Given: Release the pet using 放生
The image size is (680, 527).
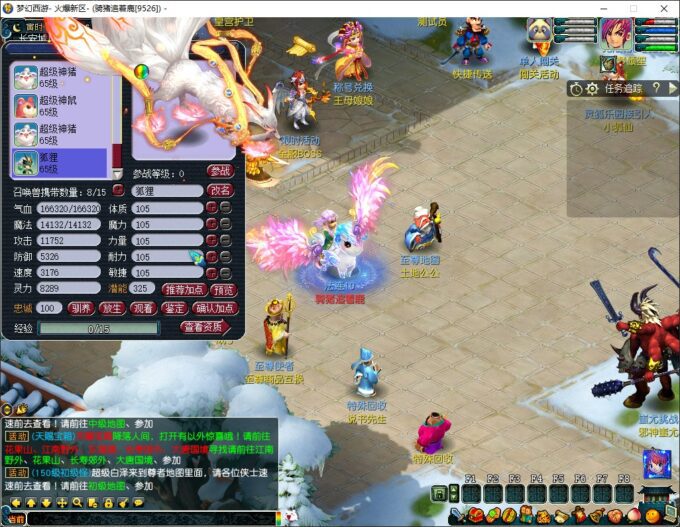Looking at the screenshot, I should (113, 308).
